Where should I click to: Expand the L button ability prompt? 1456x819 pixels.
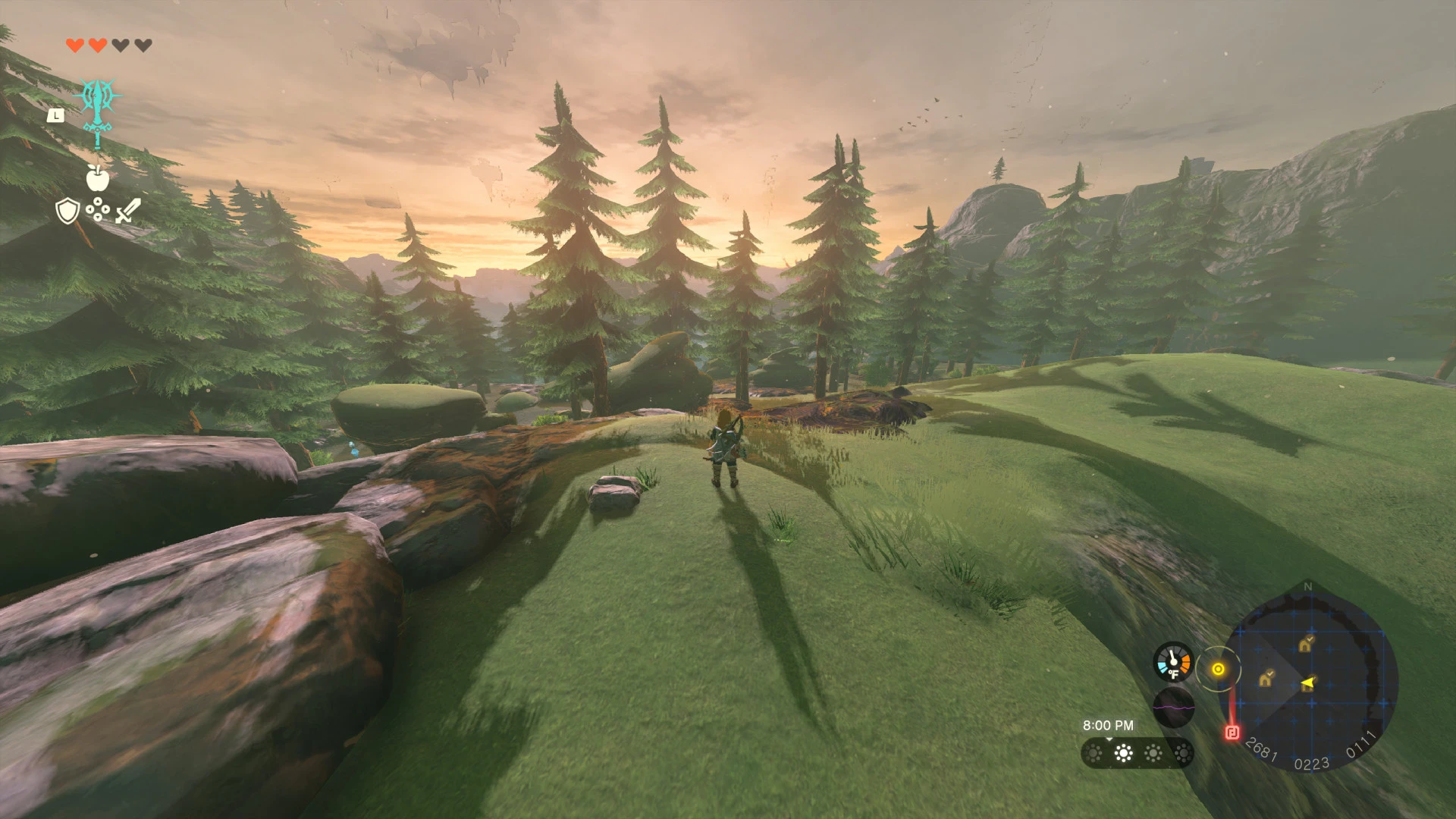tap(55, 116)
